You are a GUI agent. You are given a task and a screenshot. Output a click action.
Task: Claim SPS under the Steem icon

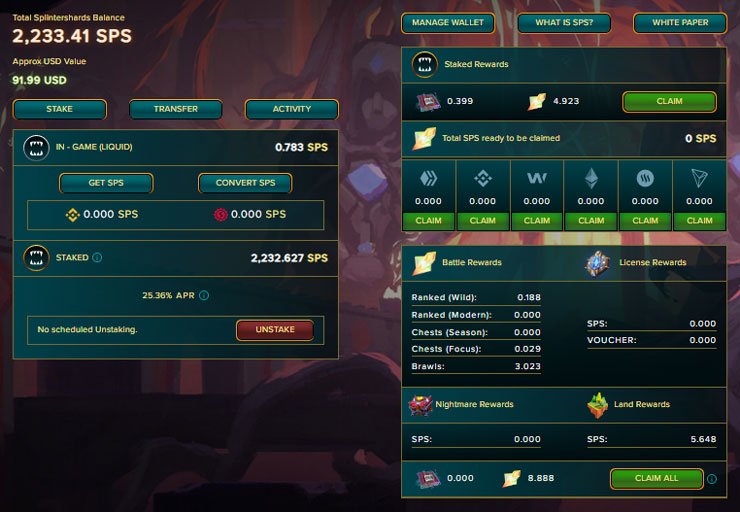(x=646, y=220)
